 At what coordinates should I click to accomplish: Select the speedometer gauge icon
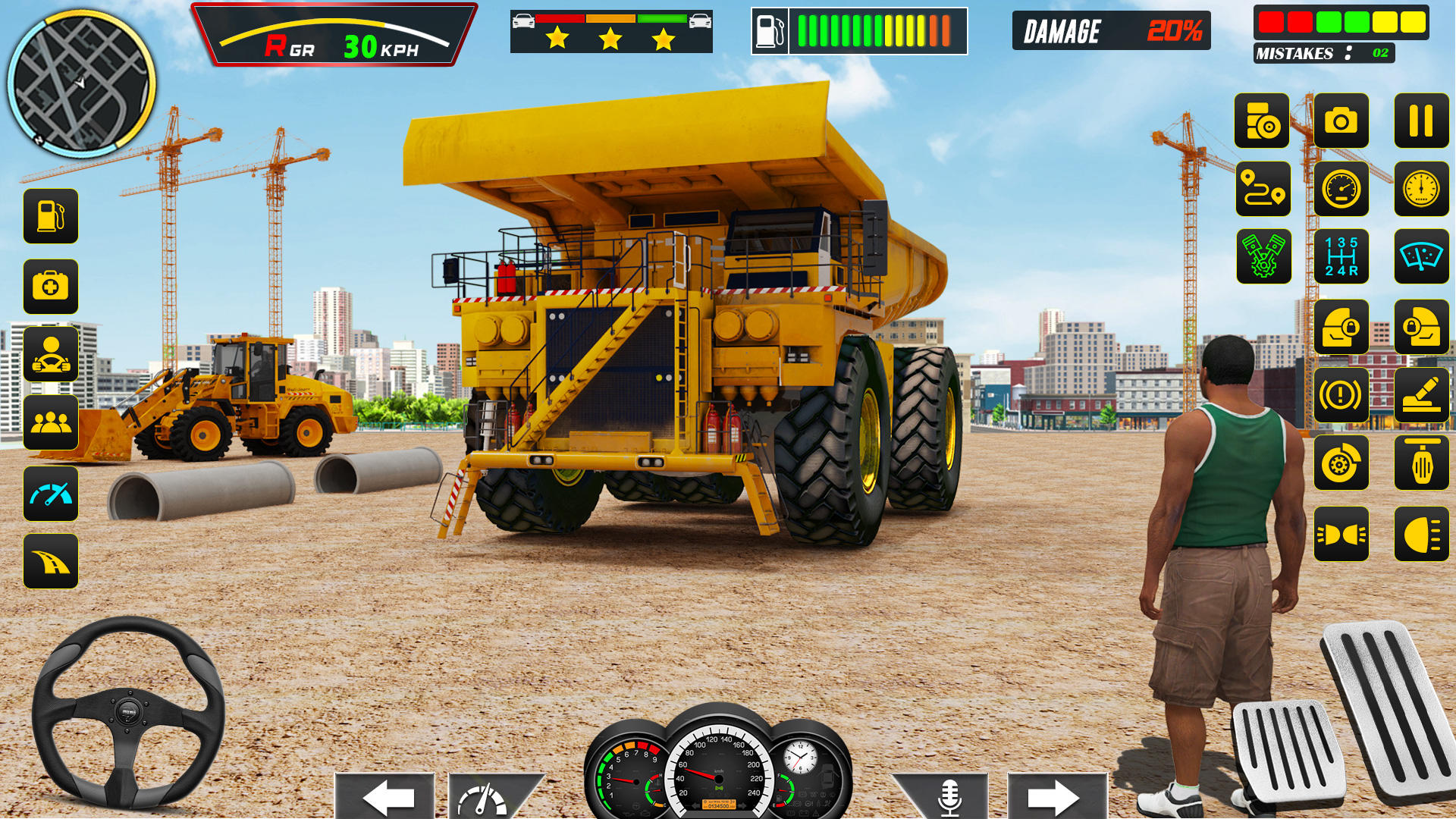click(1342, 190)
